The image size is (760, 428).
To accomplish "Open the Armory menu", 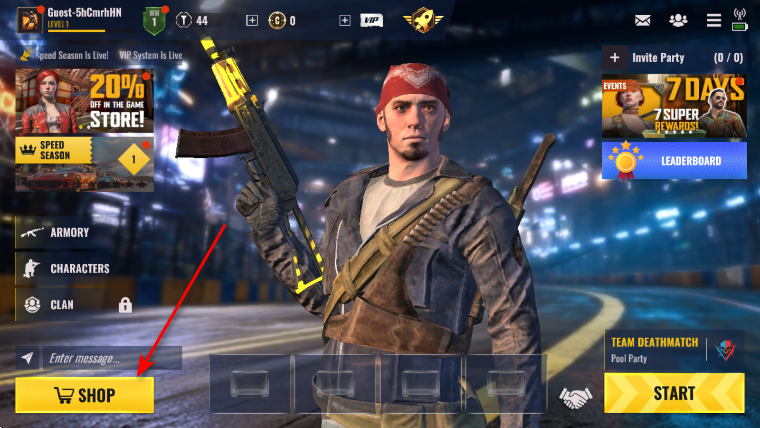I will coord(69,232).
